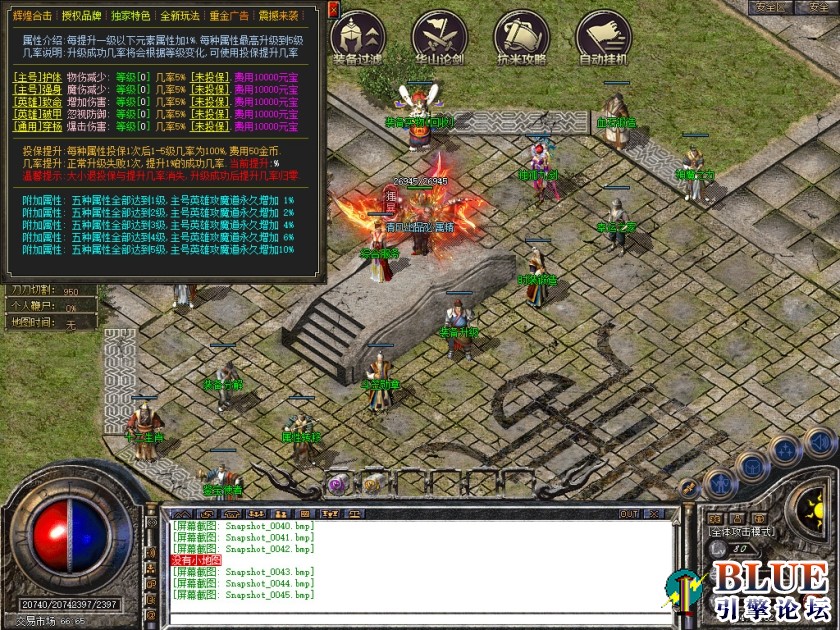Click the OUT button on the chat bar
Viewport: 840px width, 630px height.
[x=629, y=514]
